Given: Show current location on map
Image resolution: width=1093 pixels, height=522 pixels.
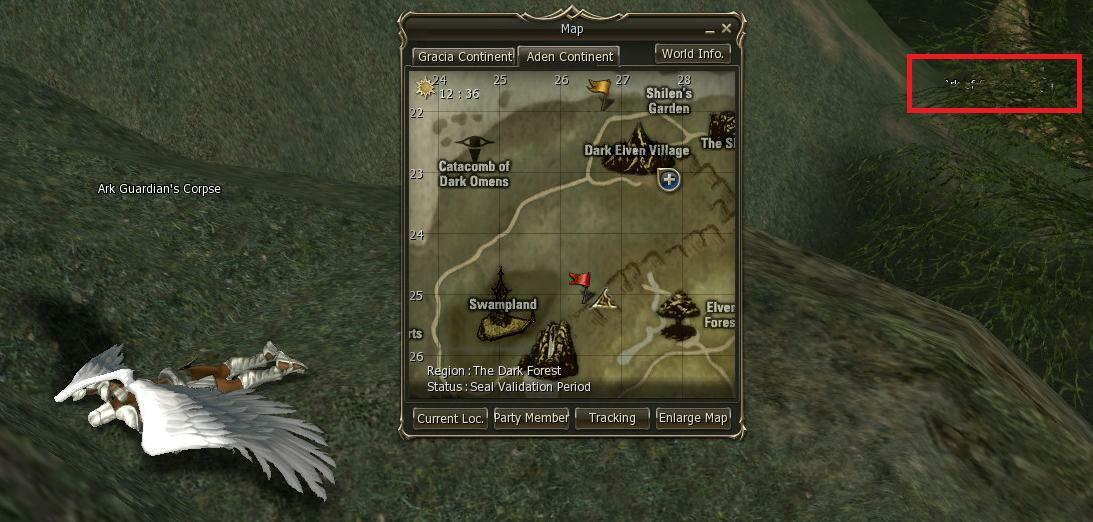Looking at the screenshot, I should (x=451, y=418).
